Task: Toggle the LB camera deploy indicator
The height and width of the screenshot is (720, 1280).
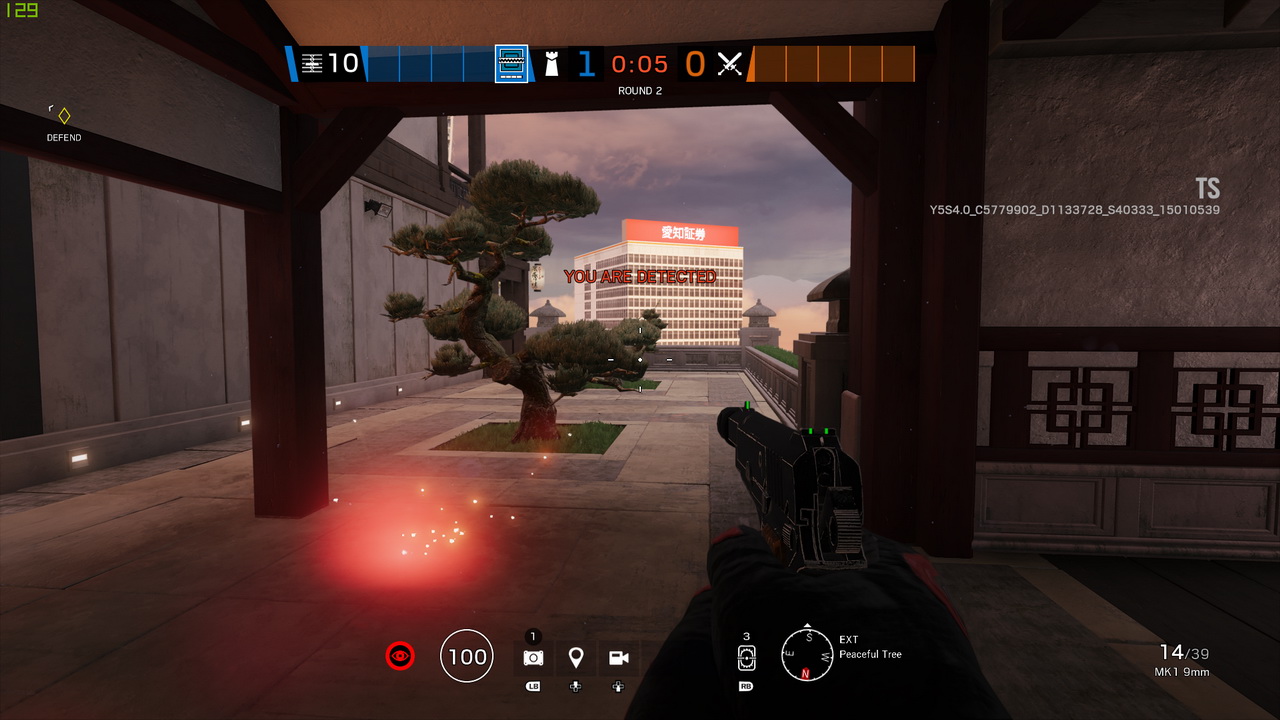Action: [x=532, y=686]
